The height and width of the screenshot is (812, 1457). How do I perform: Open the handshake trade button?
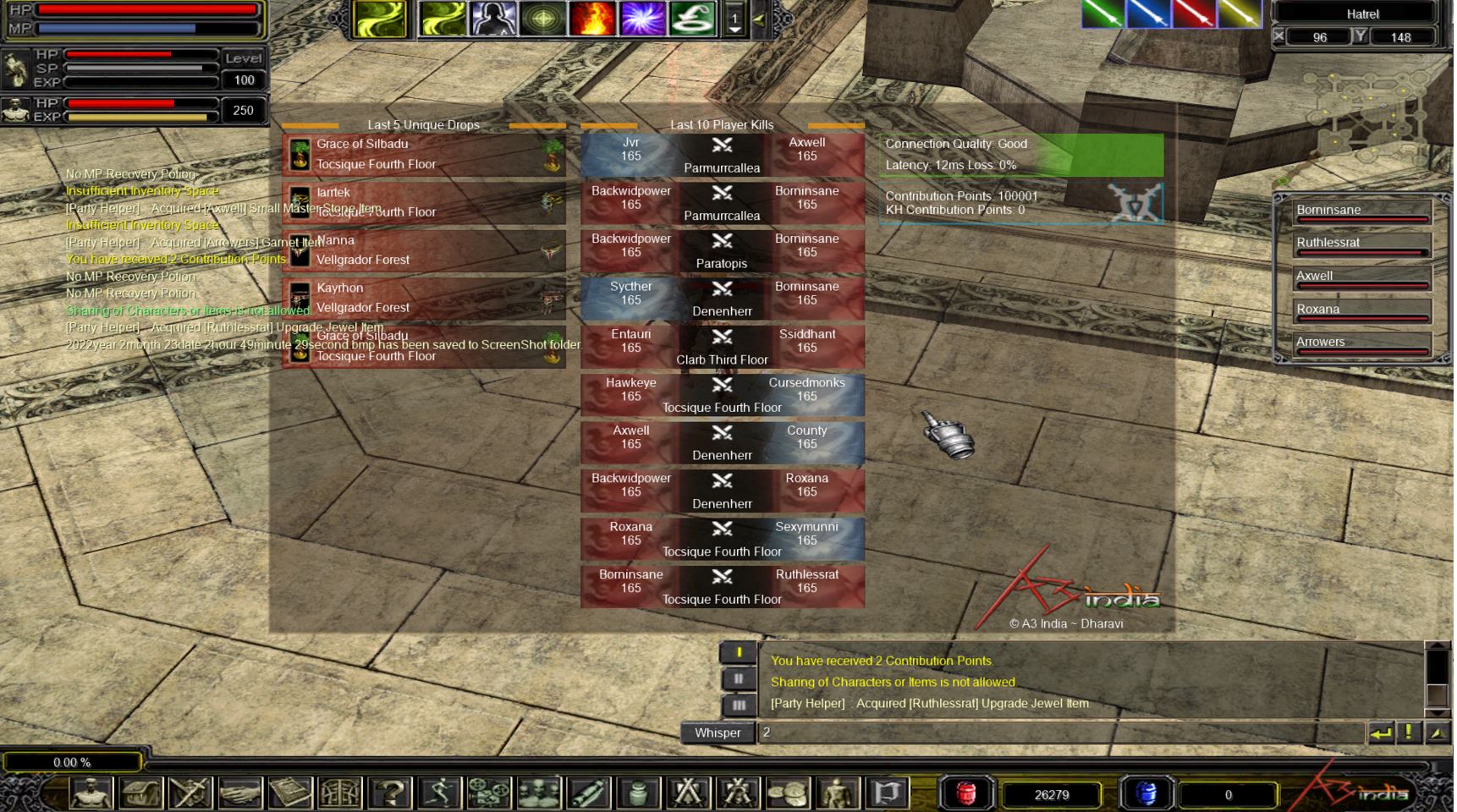pos(240,793)
